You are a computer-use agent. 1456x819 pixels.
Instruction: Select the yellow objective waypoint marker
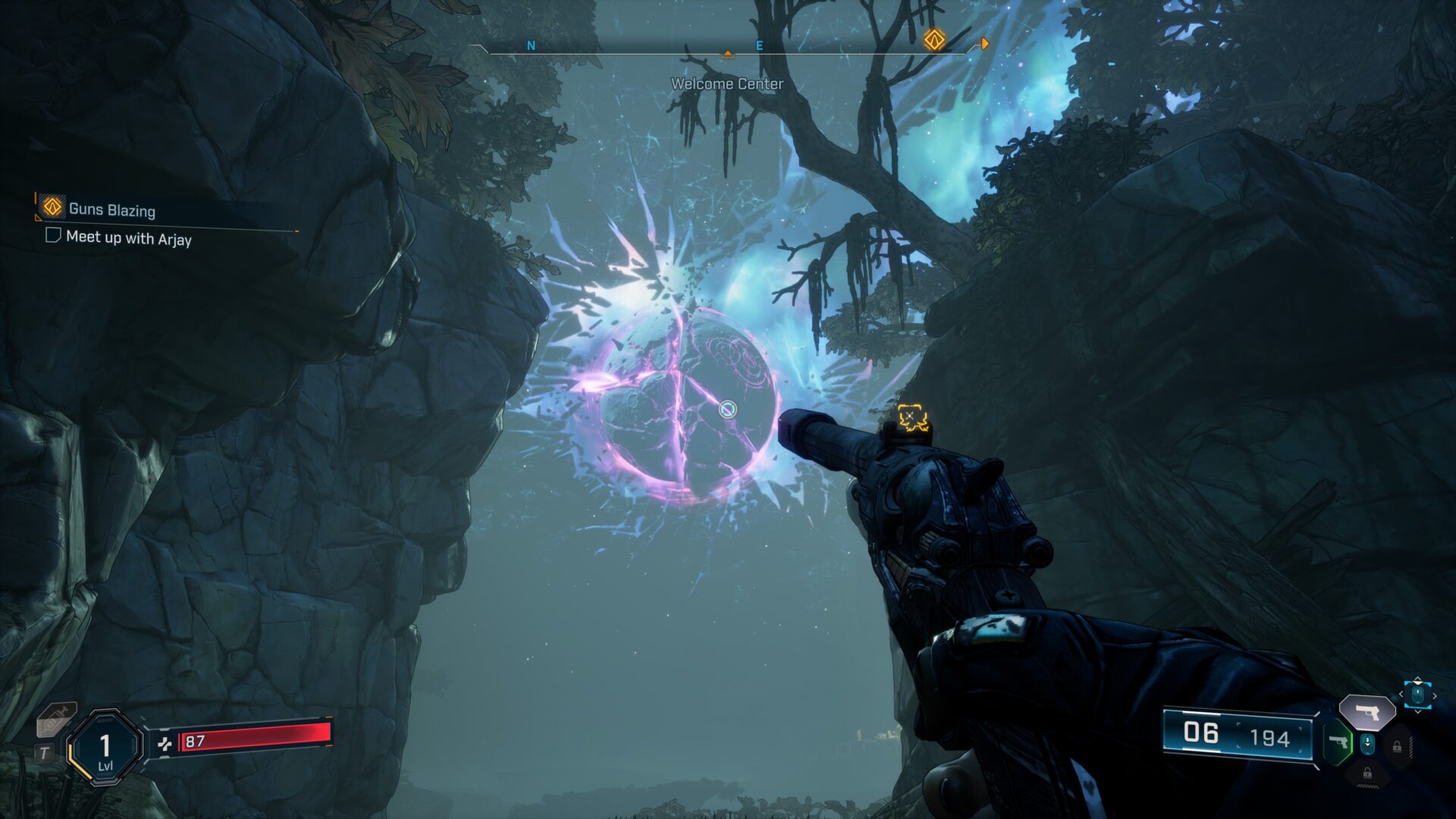[x=912, y=418]
